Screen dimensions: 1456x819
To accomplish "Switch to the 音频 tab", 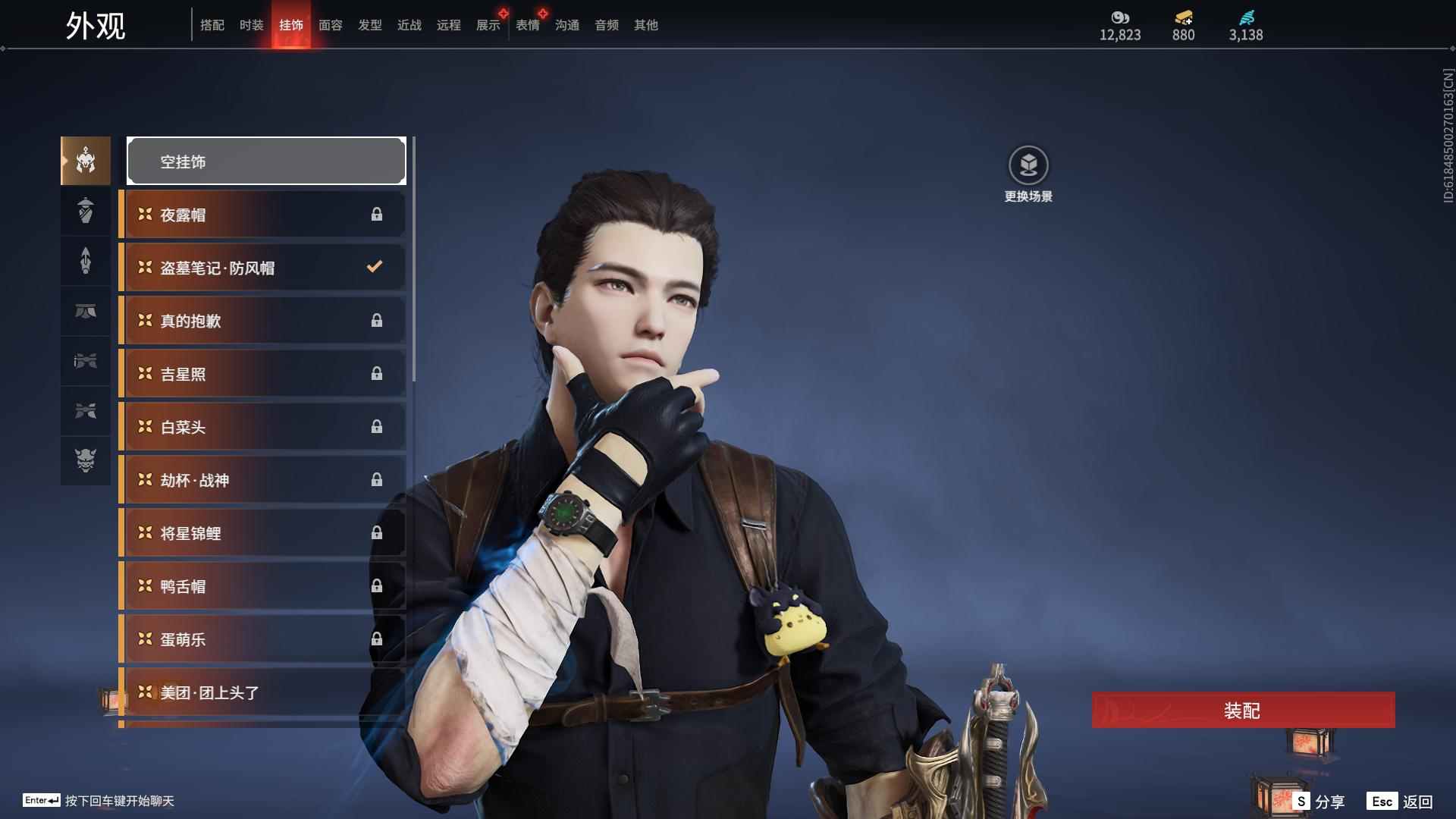I will [x=606, y=25].
